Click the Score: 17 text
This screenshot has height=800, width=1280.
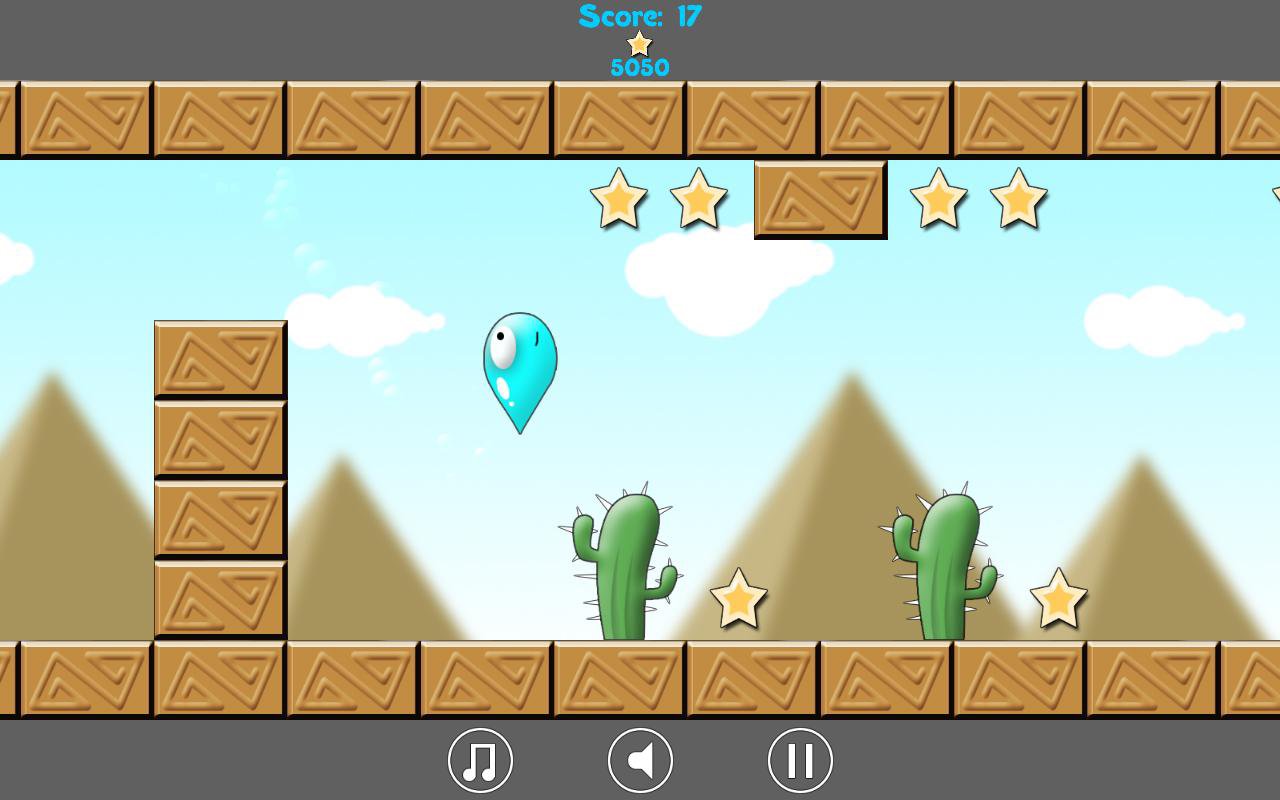640,14
